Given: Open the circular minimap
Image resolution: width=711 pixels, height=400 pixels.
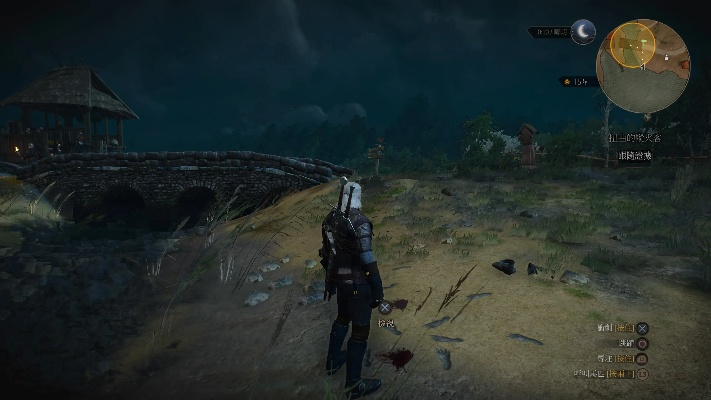Looking at the screenshot, I should point(642,66).
